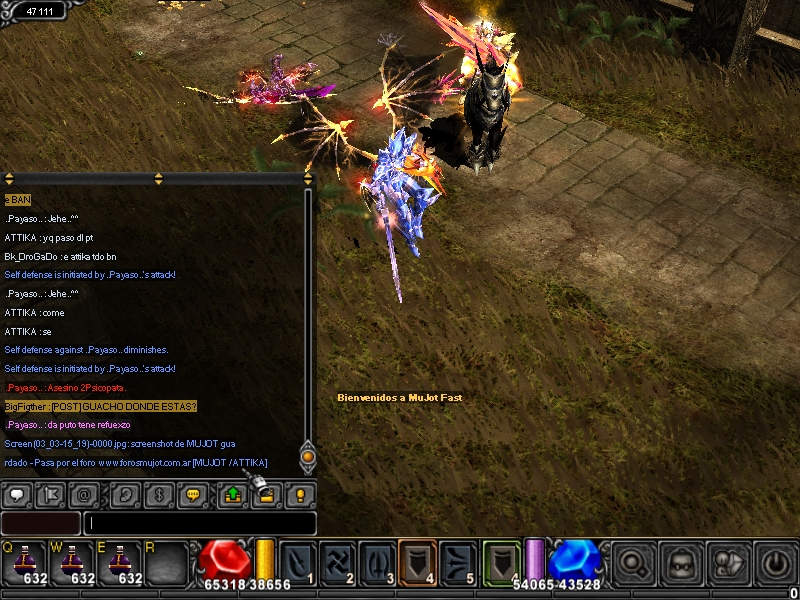Activate skill slot number 1
Screen dimensions: 800x600
299,561
